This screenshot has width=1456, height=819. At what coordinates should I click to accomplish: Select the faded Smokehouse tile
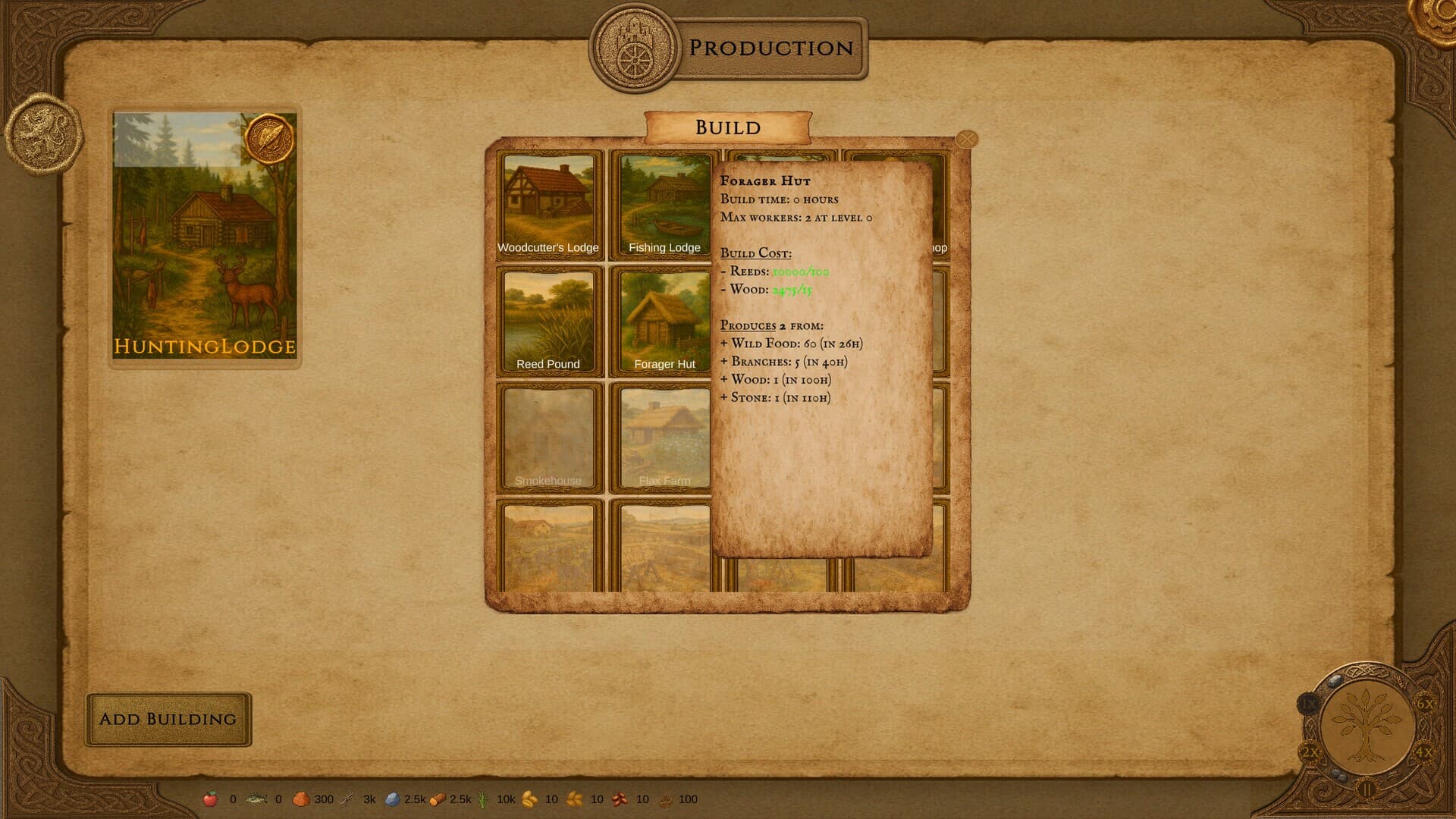tap(548, 438)
